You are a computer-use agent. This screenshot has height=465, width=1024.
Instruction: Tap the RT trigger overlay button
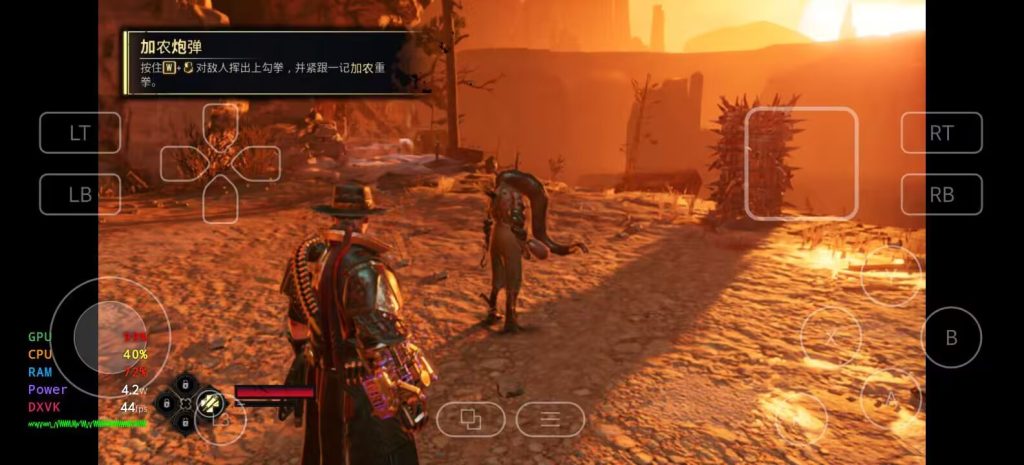pyautogui.click(x=941, y=133)
